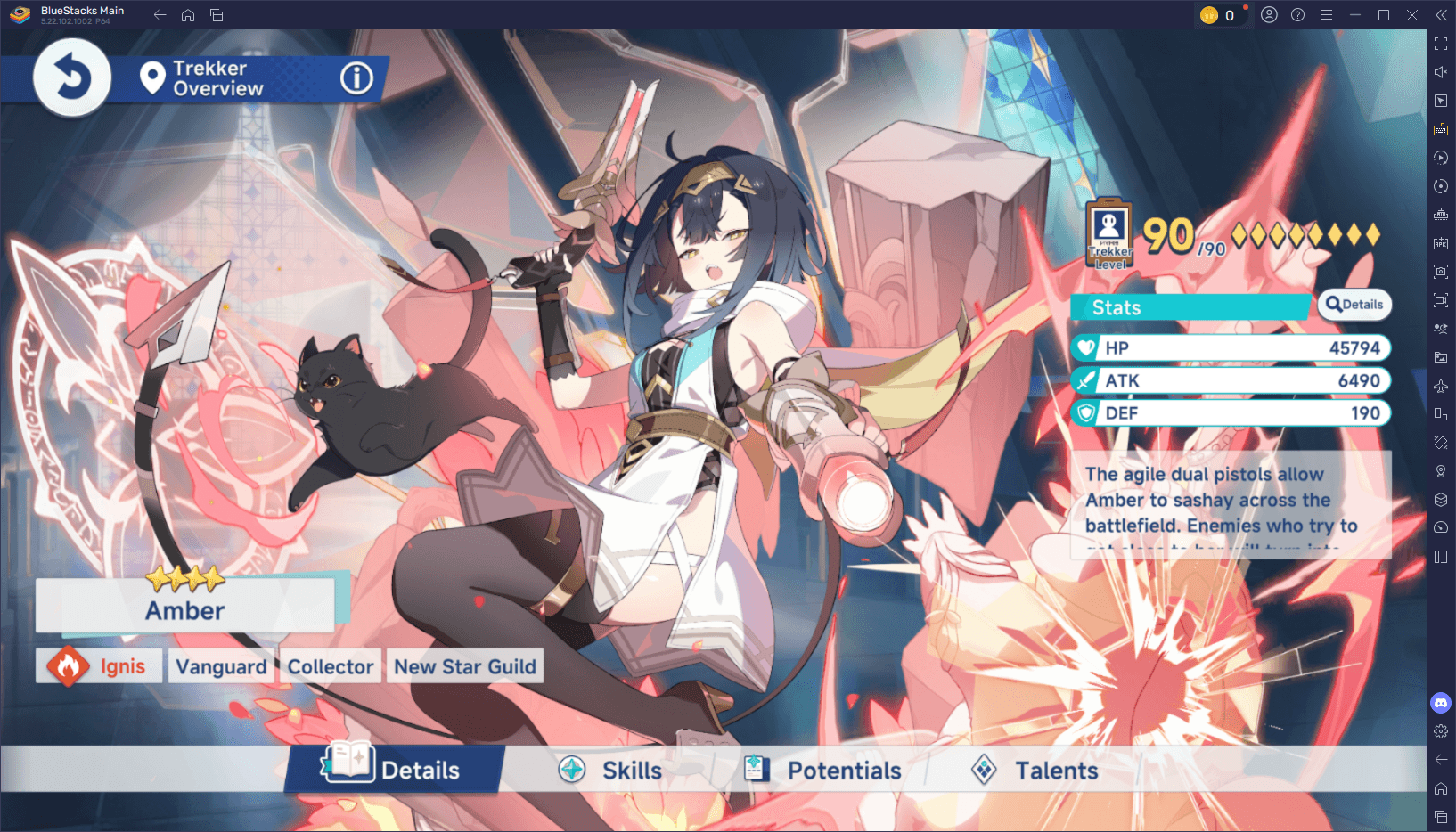Toggle fullscreen mode from the sidebar

pyautogui.click(x=1441, y=43)
